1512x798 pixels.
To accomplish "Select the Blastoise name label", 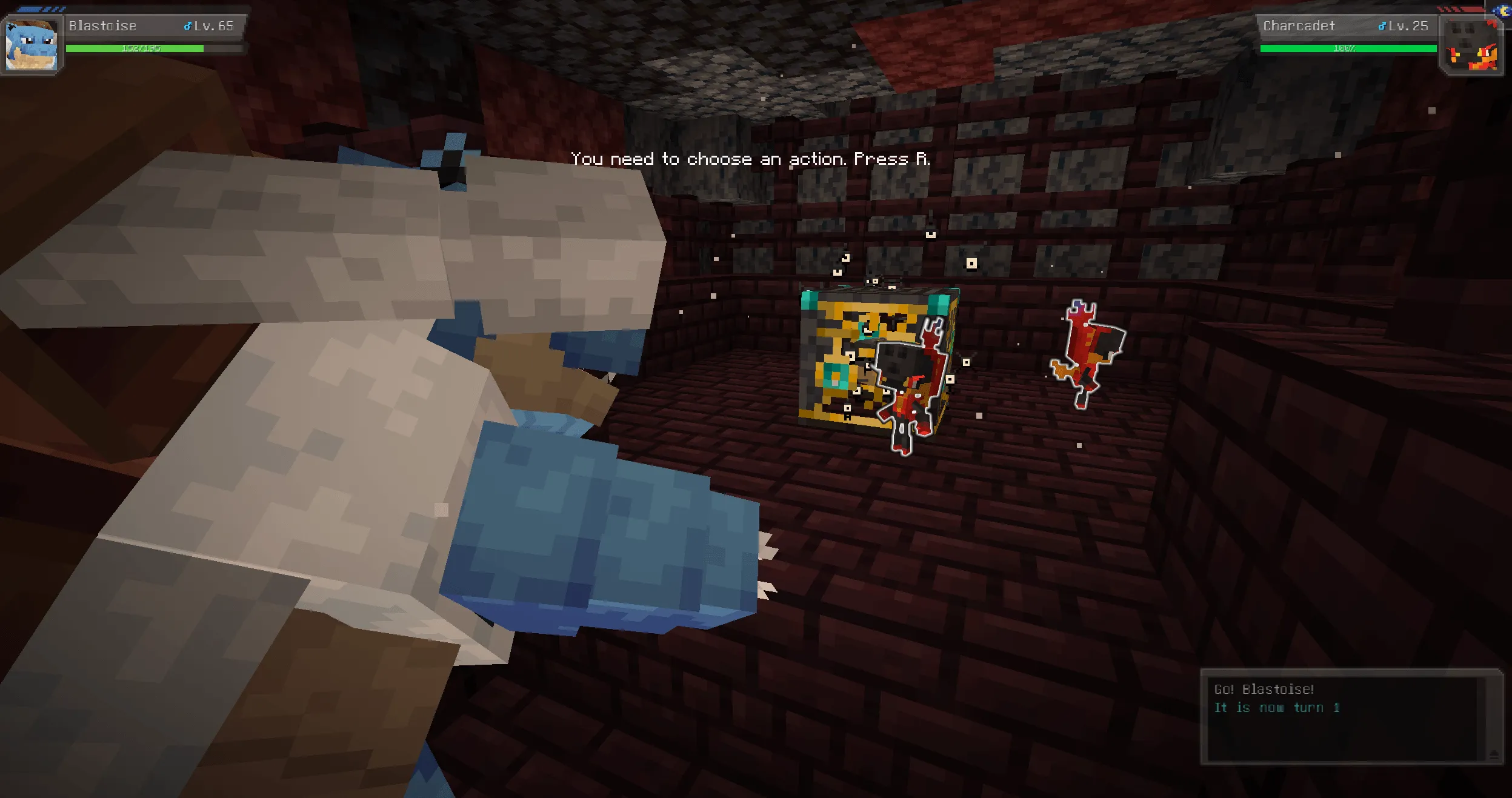I will [x=102, y=25].
